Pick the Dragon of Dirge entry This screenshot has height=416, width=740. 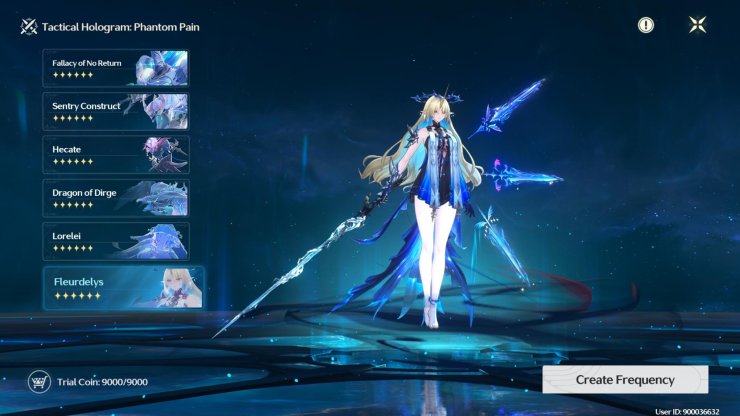pyautogui.click(x=115, y=197)
